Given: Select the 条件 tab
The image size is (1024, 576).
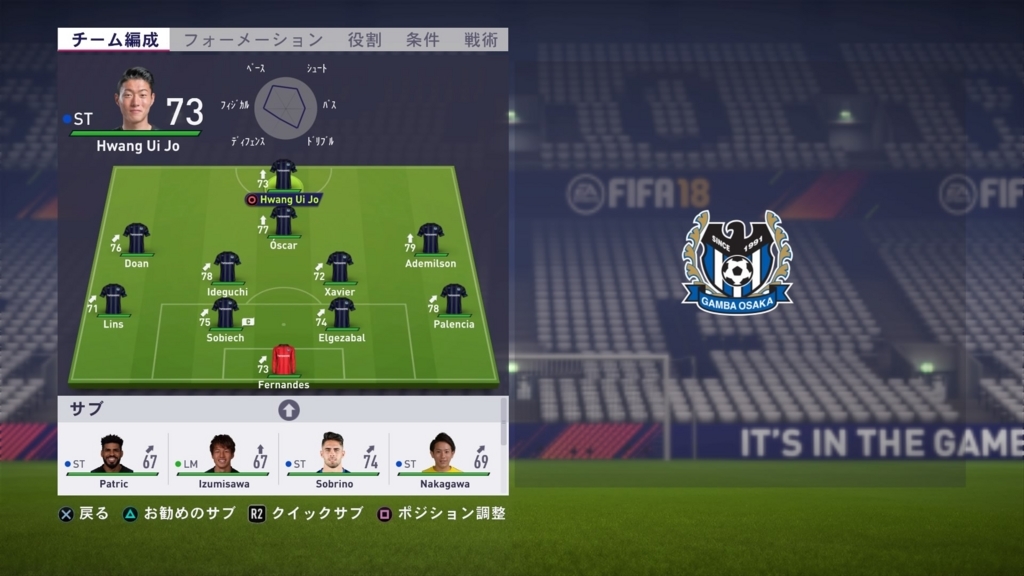Looking at the screenshot, I should (x=422, y=40).
